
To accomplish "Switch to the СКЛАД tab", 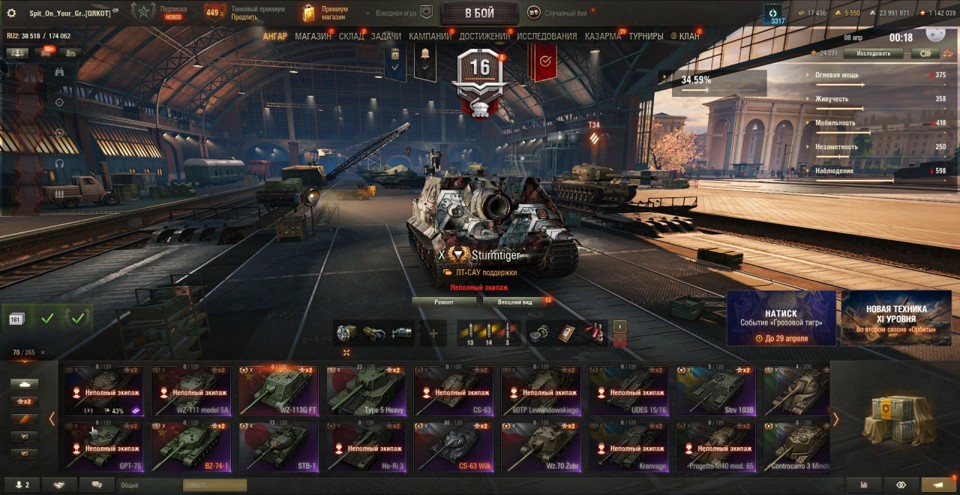I will [351, 36].
